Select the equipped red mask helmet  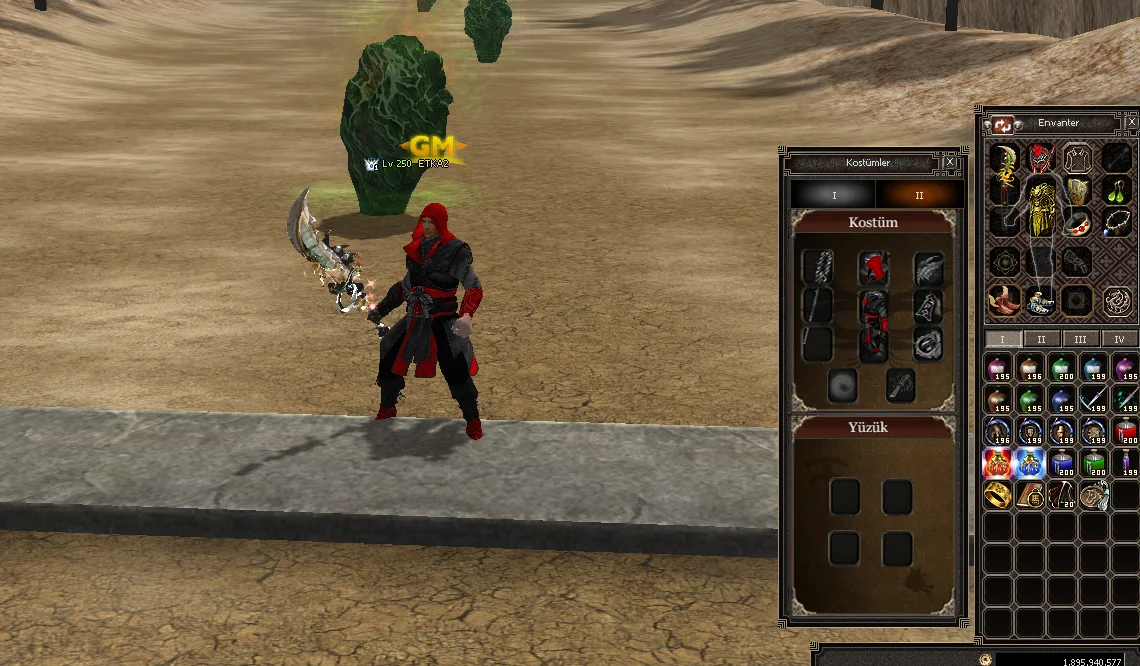point(1042,157)
